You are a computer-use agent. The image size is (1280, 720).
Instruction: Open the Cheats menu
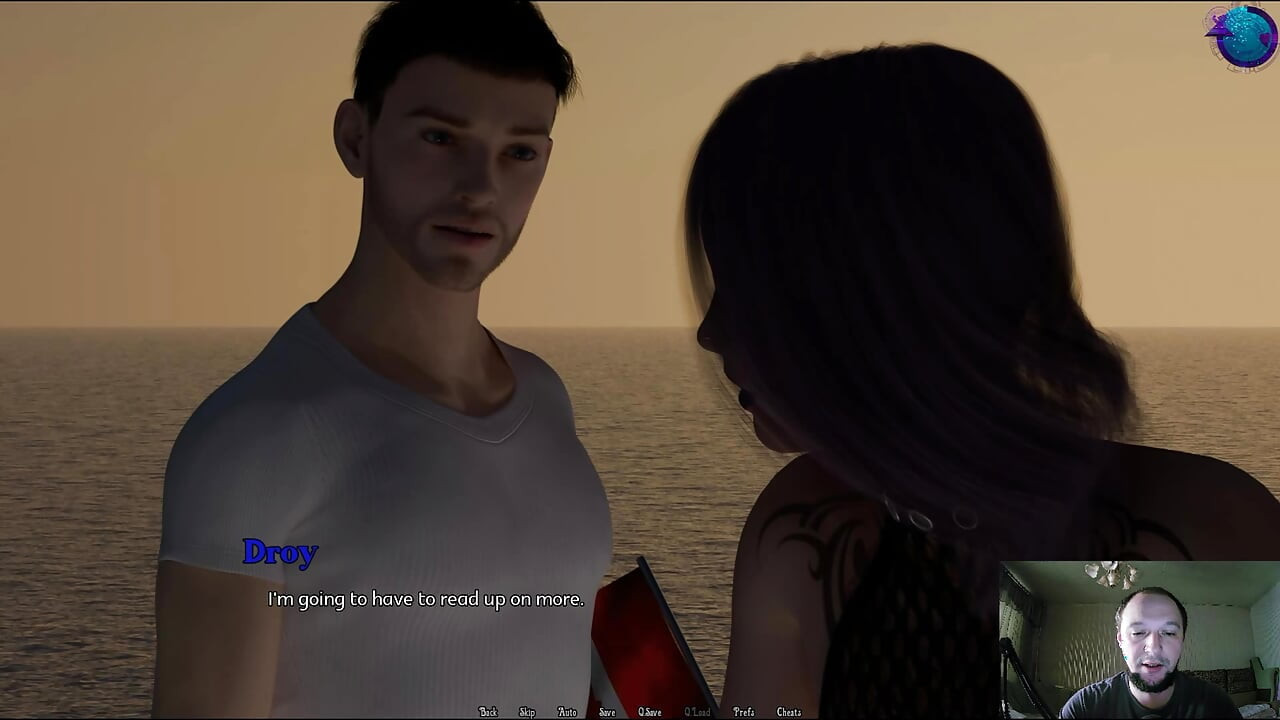pyautogui.click(x=788, y=711)
